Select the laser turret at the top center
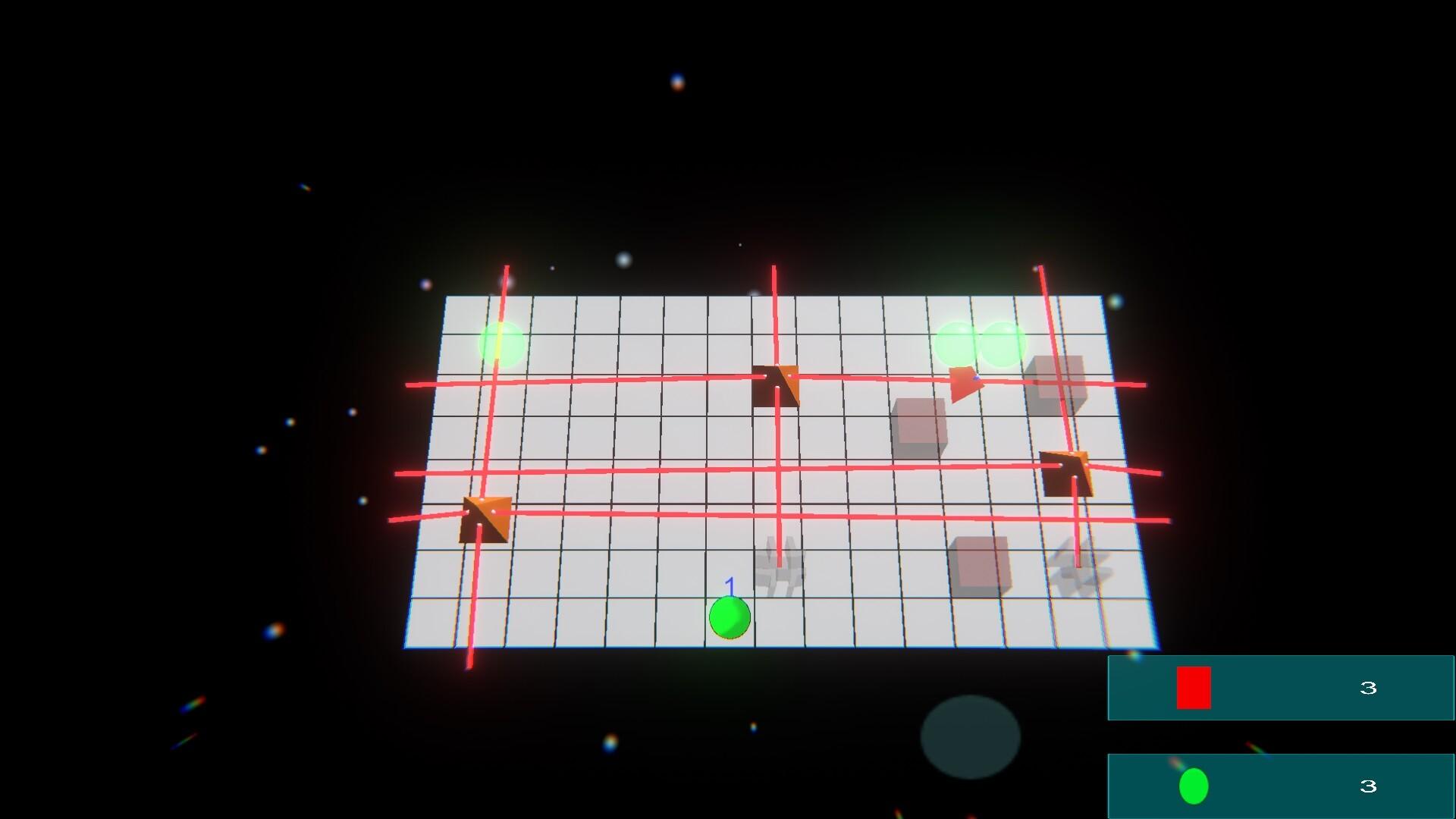The width and height of the screenshot is (1456, 819). pos(777,387)
